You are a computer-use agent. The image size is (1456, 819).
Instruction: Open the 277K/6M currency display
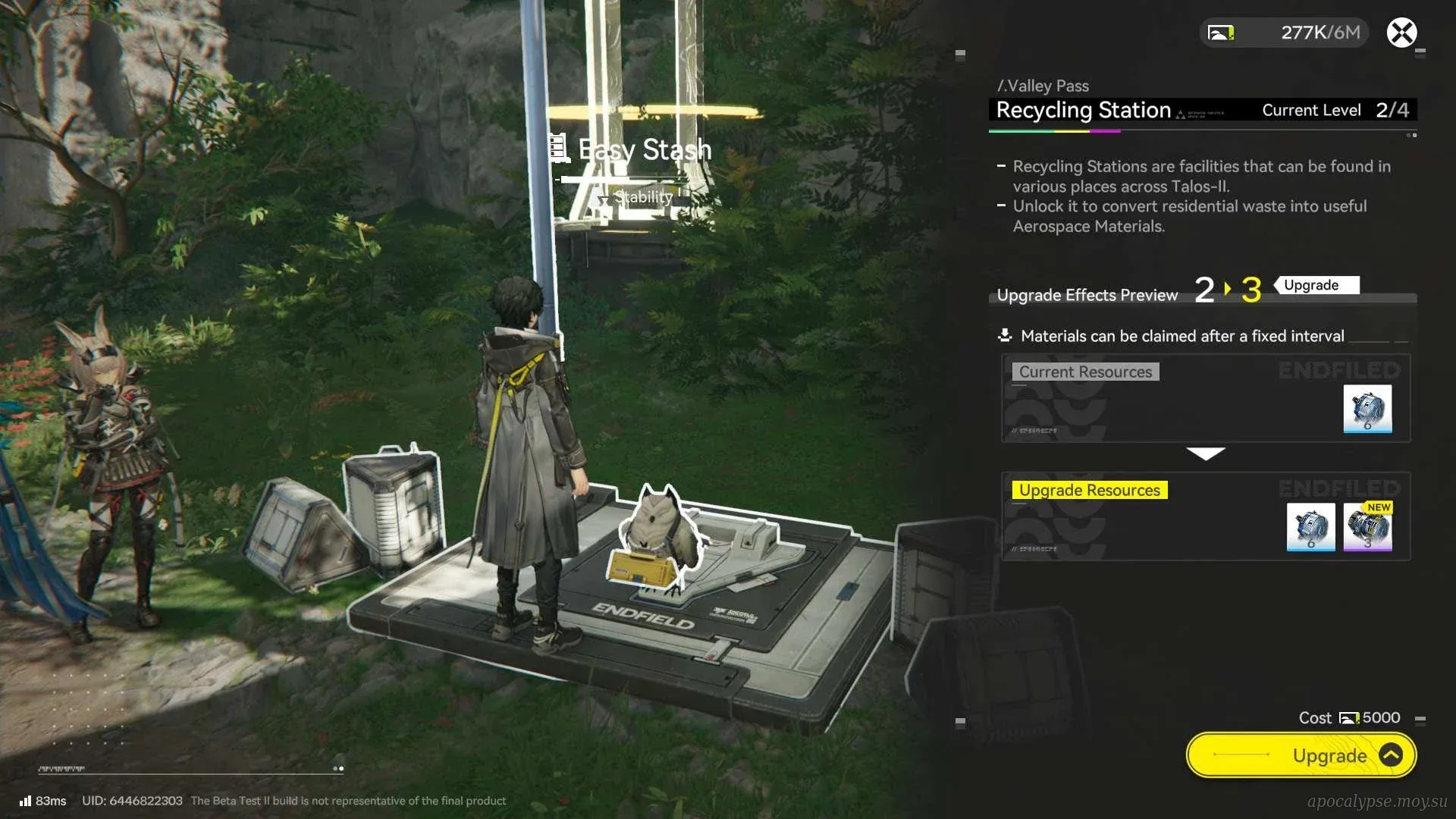point(1285,33)
